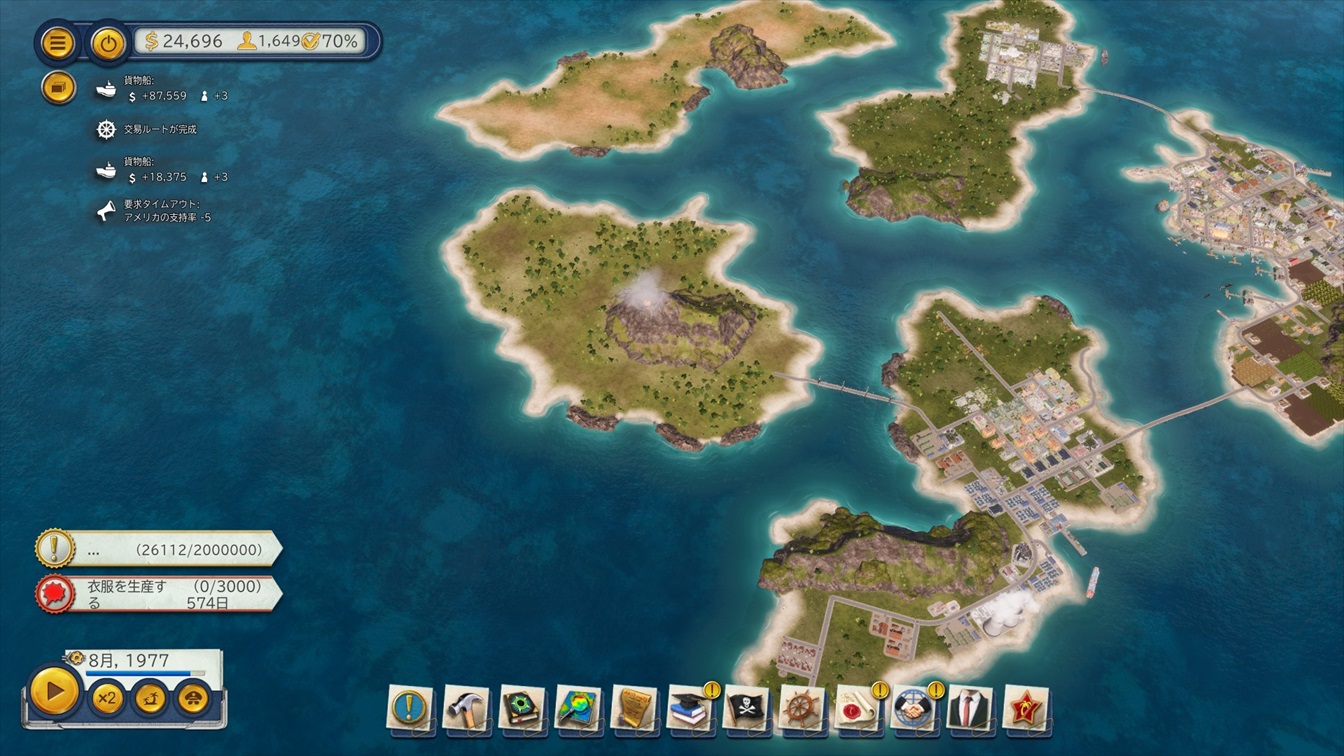Set game speed to x2
The image size is (1344, 756).
pos(106,697)
